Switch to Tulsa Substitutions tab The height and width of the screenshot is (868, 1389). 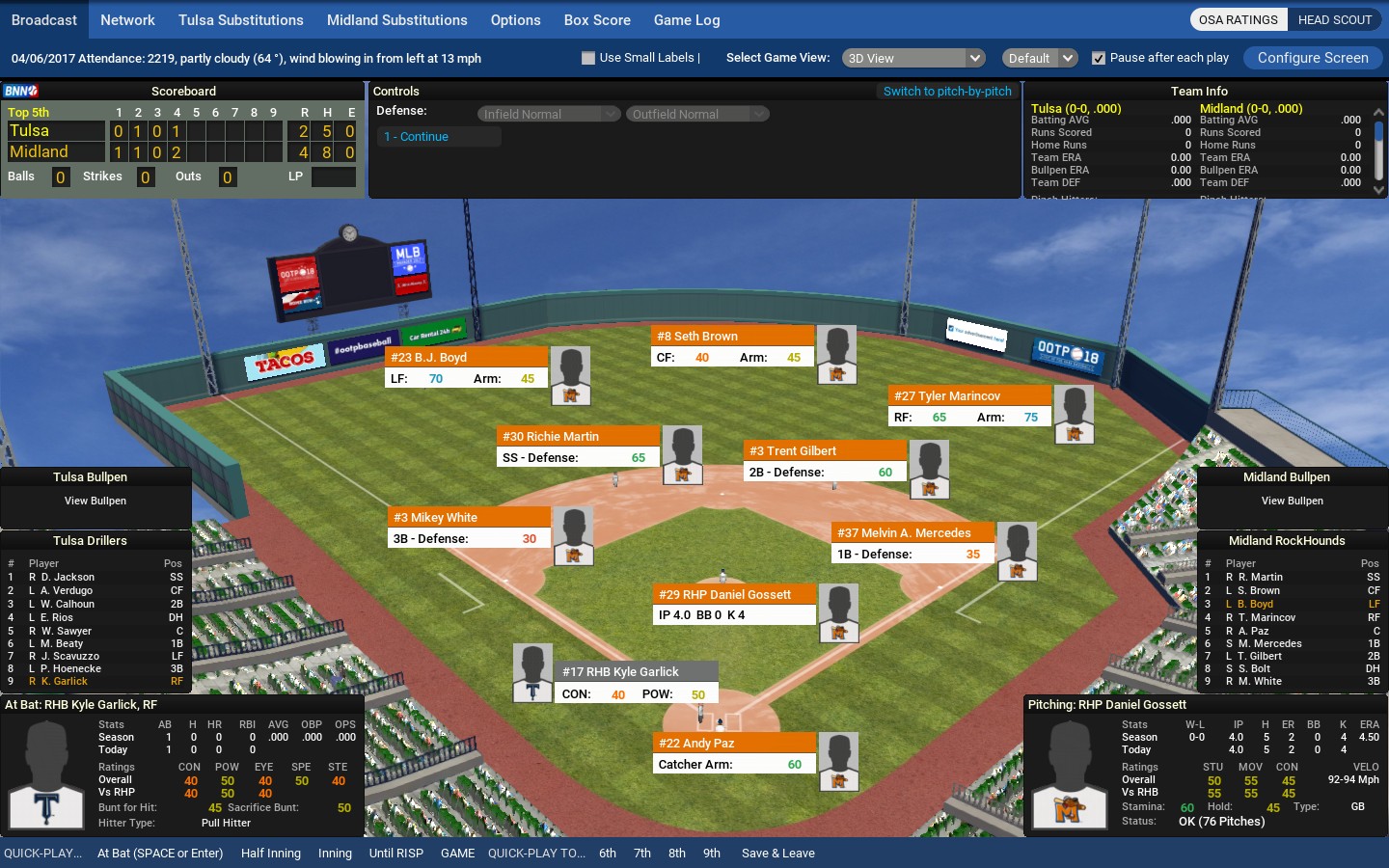pyautogui.click(x=240, y=20)
